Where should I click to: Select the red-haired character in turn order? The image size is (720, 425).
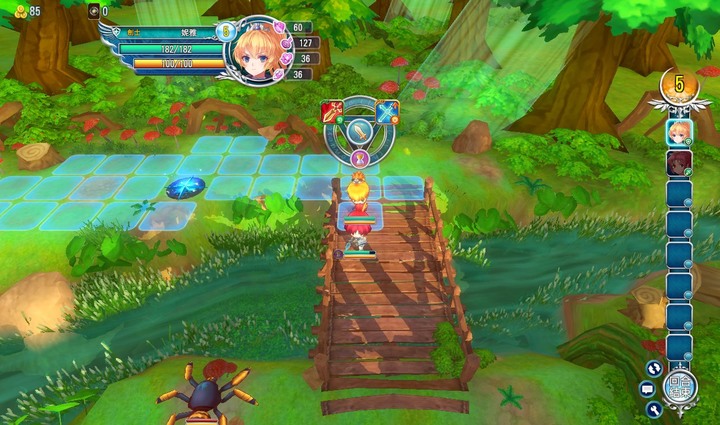tap(679, 163)
